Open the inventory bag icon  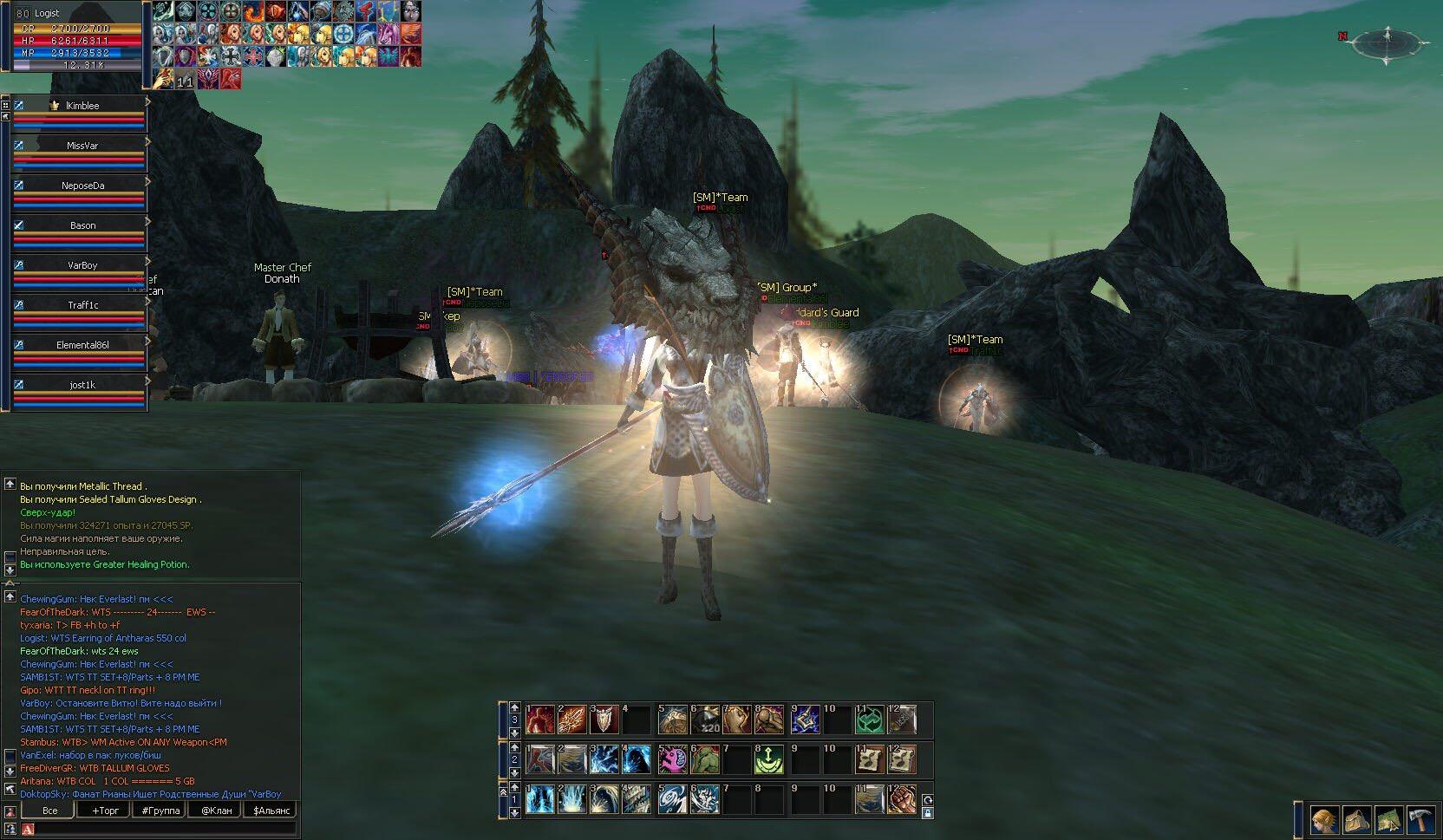(x=1356, y=819)
